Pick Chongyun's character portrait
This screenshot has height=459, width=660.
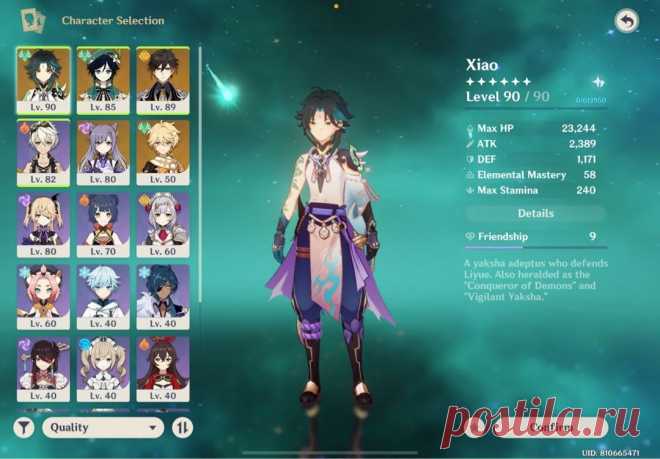tap(103, 296)
